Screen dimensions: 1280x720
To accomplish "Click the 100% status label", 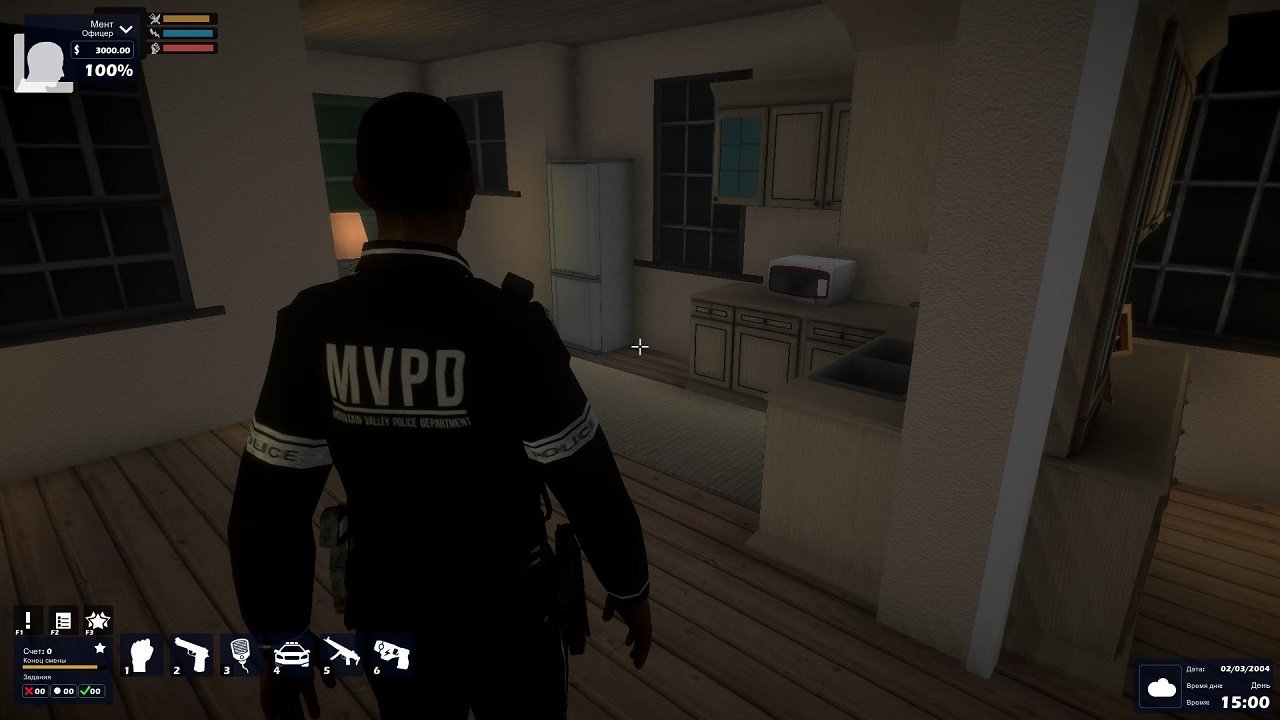I will [108, 70].
